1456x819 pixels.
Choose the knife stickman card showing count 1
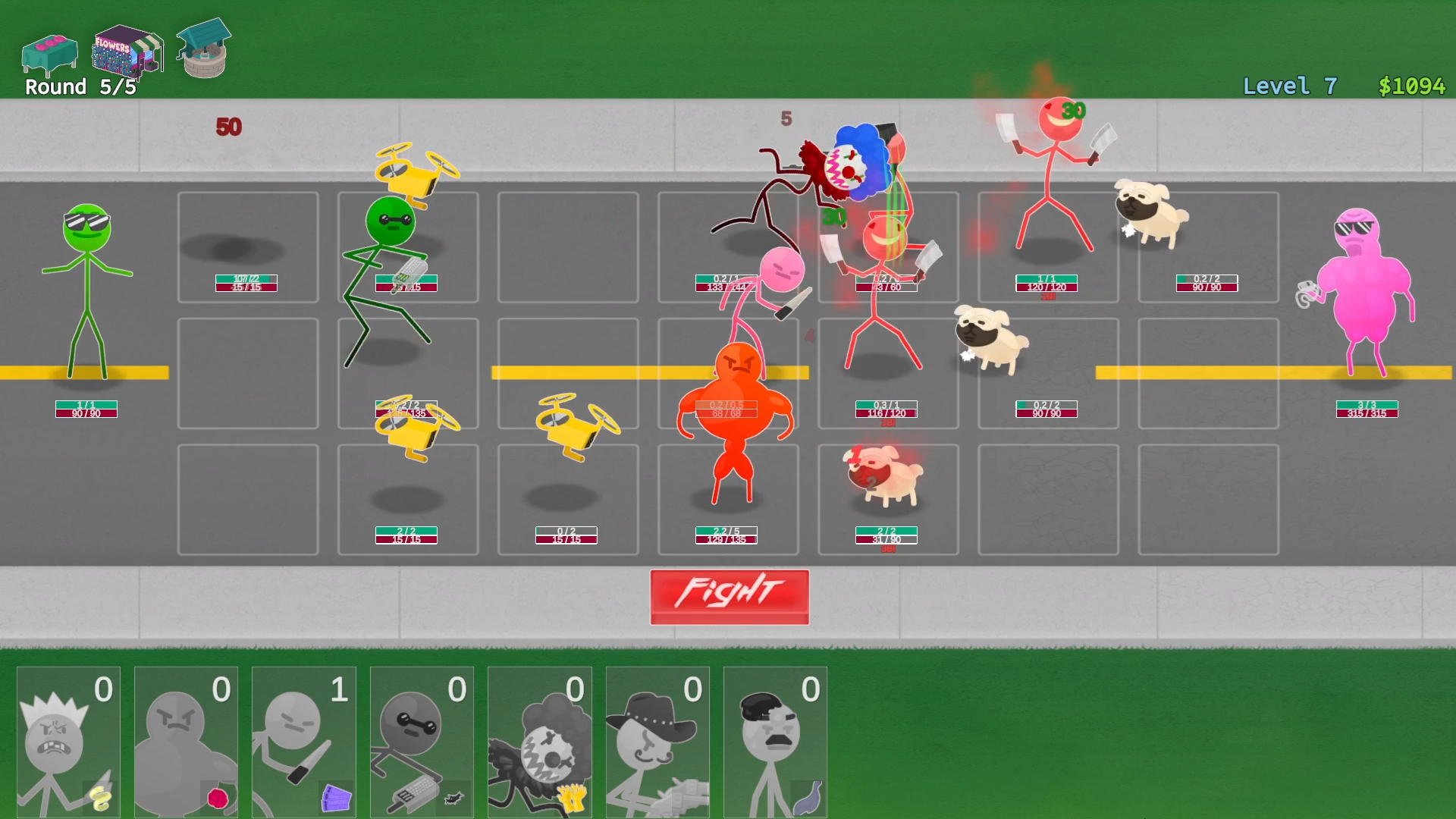tap(303, 739)
